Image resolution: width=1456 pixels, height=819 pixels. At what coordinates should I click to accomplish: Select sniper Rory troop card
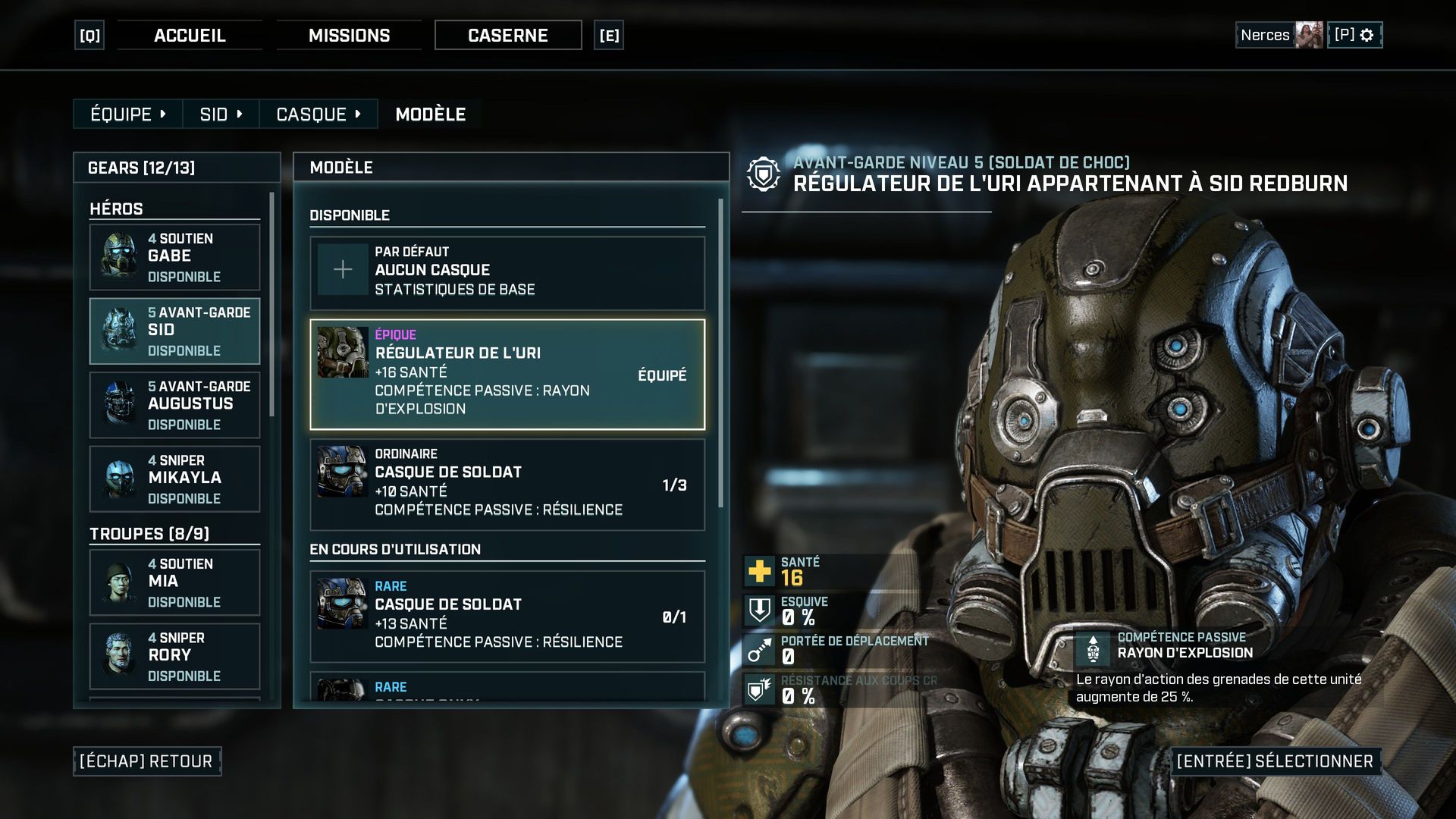click(x=174, y=656)
